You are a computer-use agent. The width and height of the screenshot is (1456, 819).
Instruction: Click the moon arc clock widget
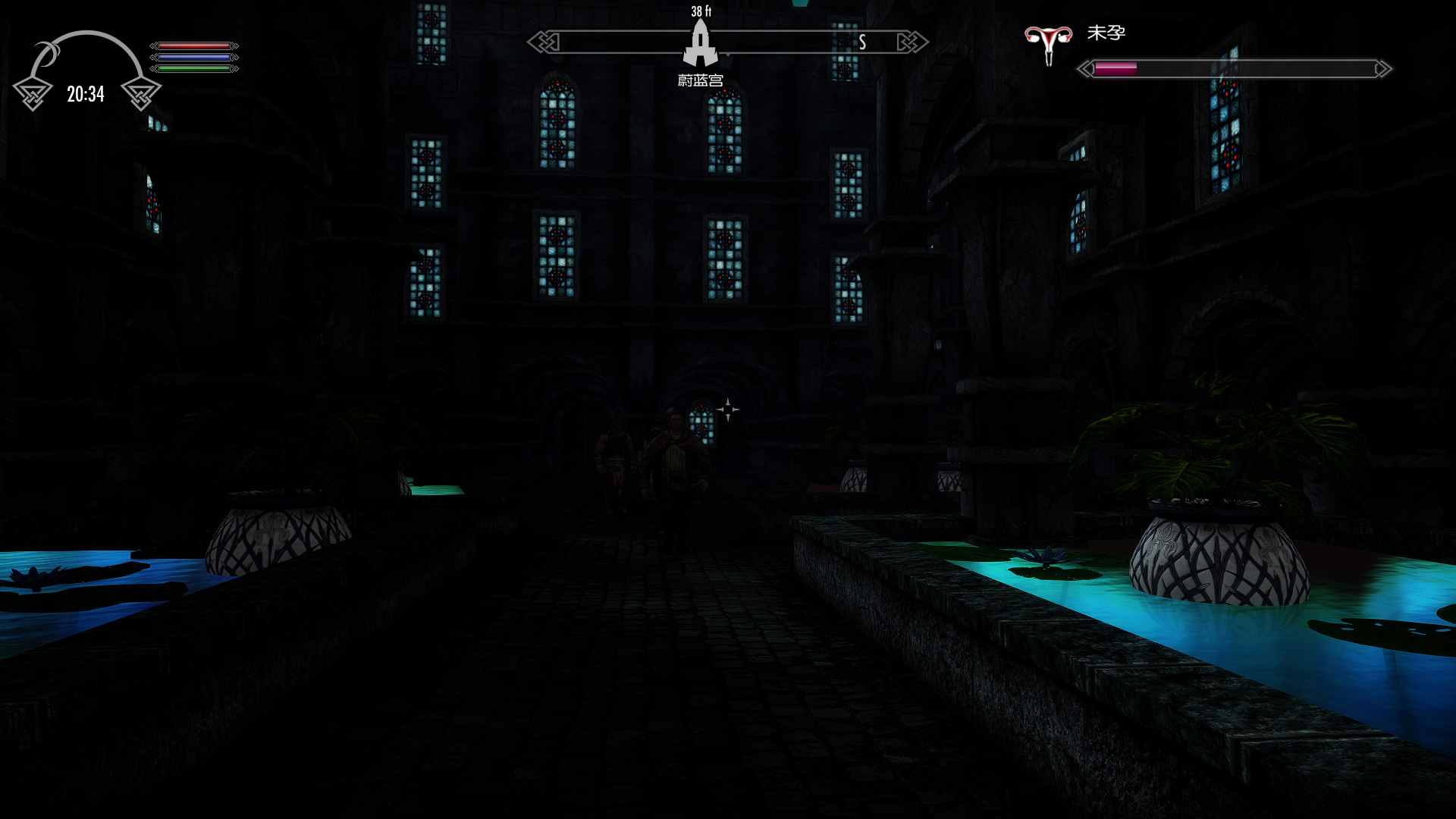click(86, 71)
